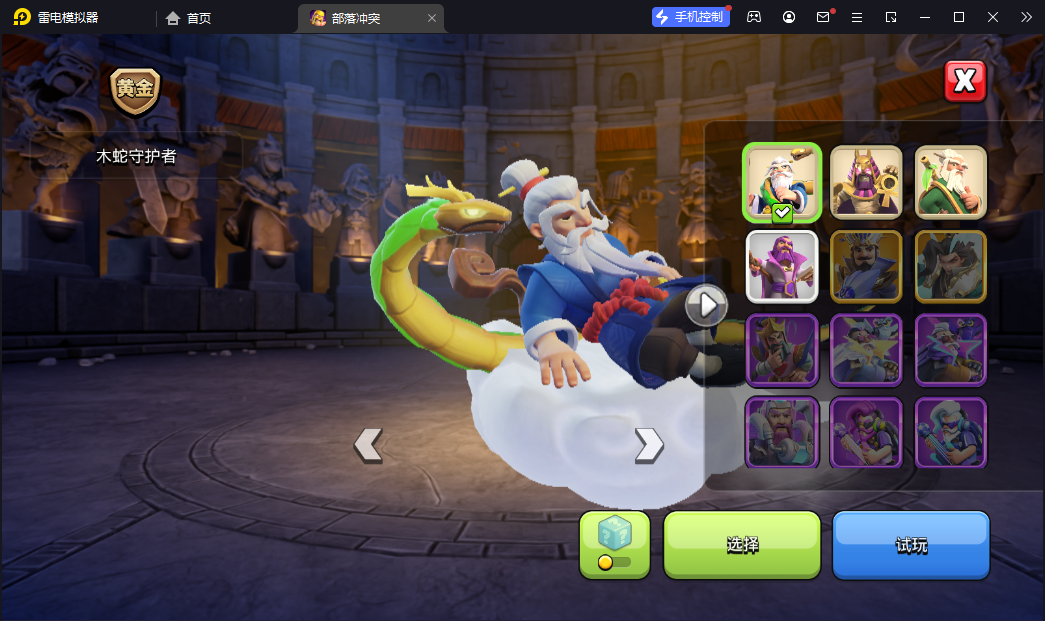Select the default purple-robed Warden skin

click(782, 266)
